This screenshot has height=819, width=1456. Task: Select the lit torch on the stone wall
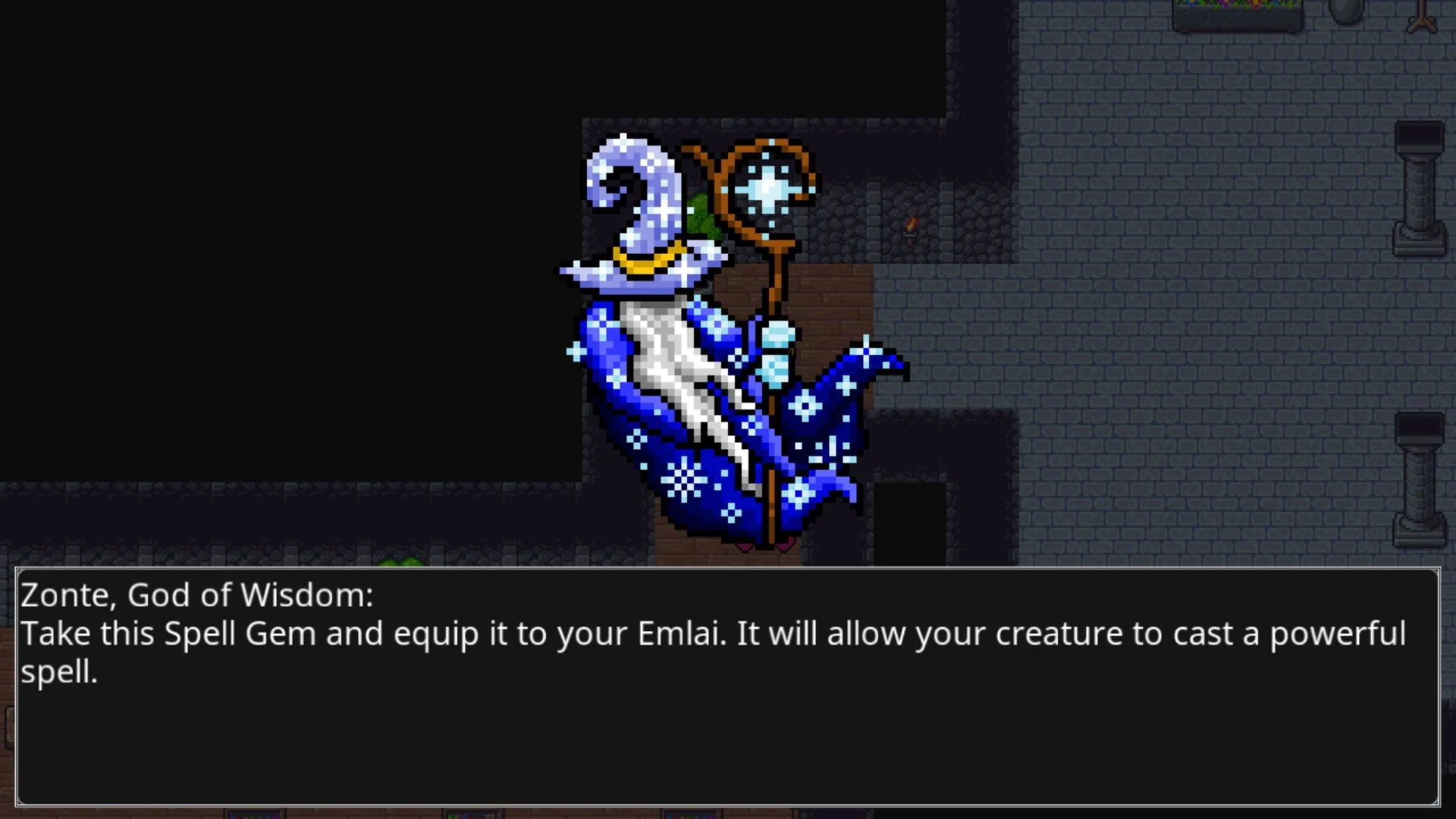point(910,224)
